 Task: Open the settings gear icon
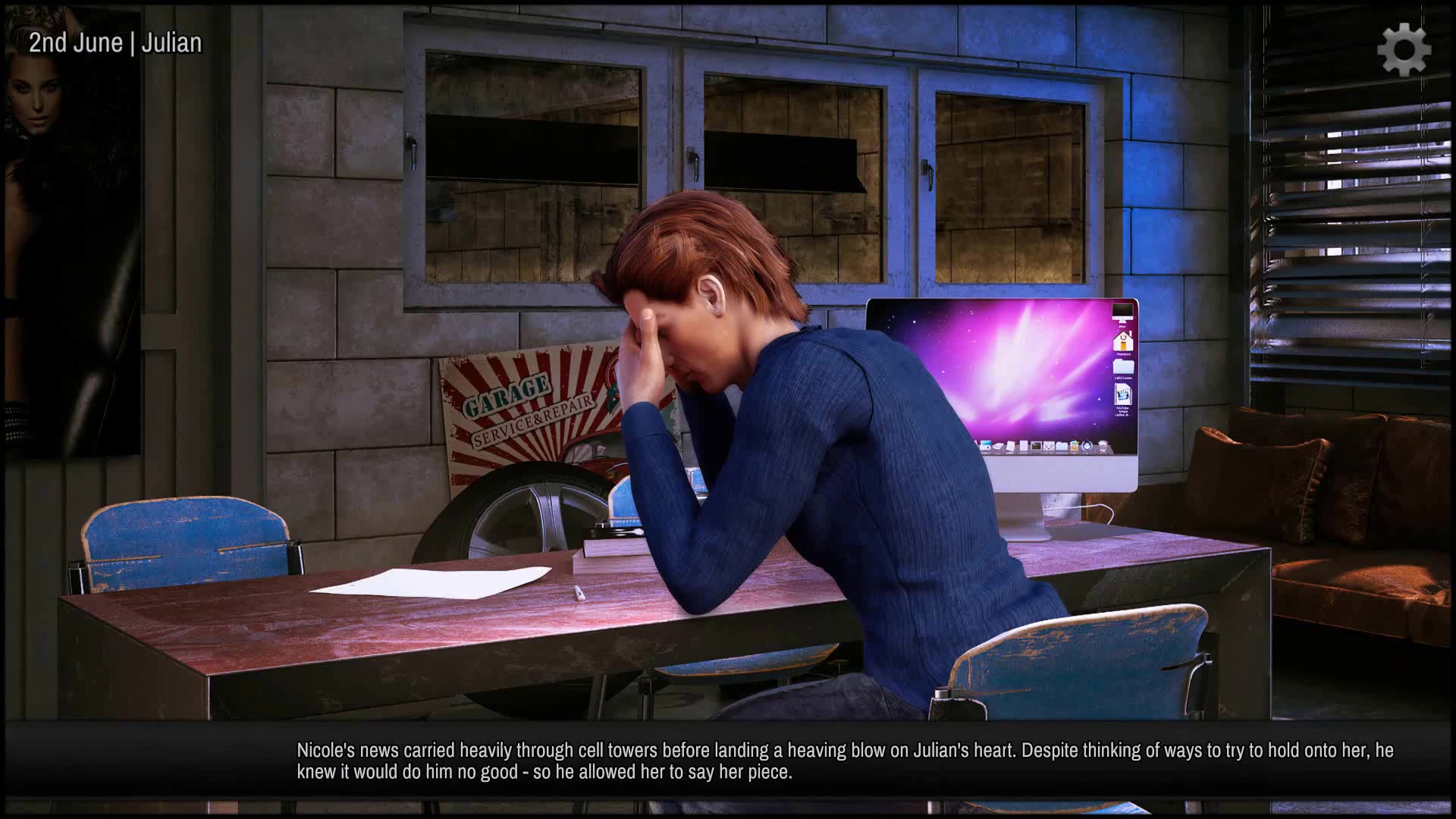click(1404, 50)
